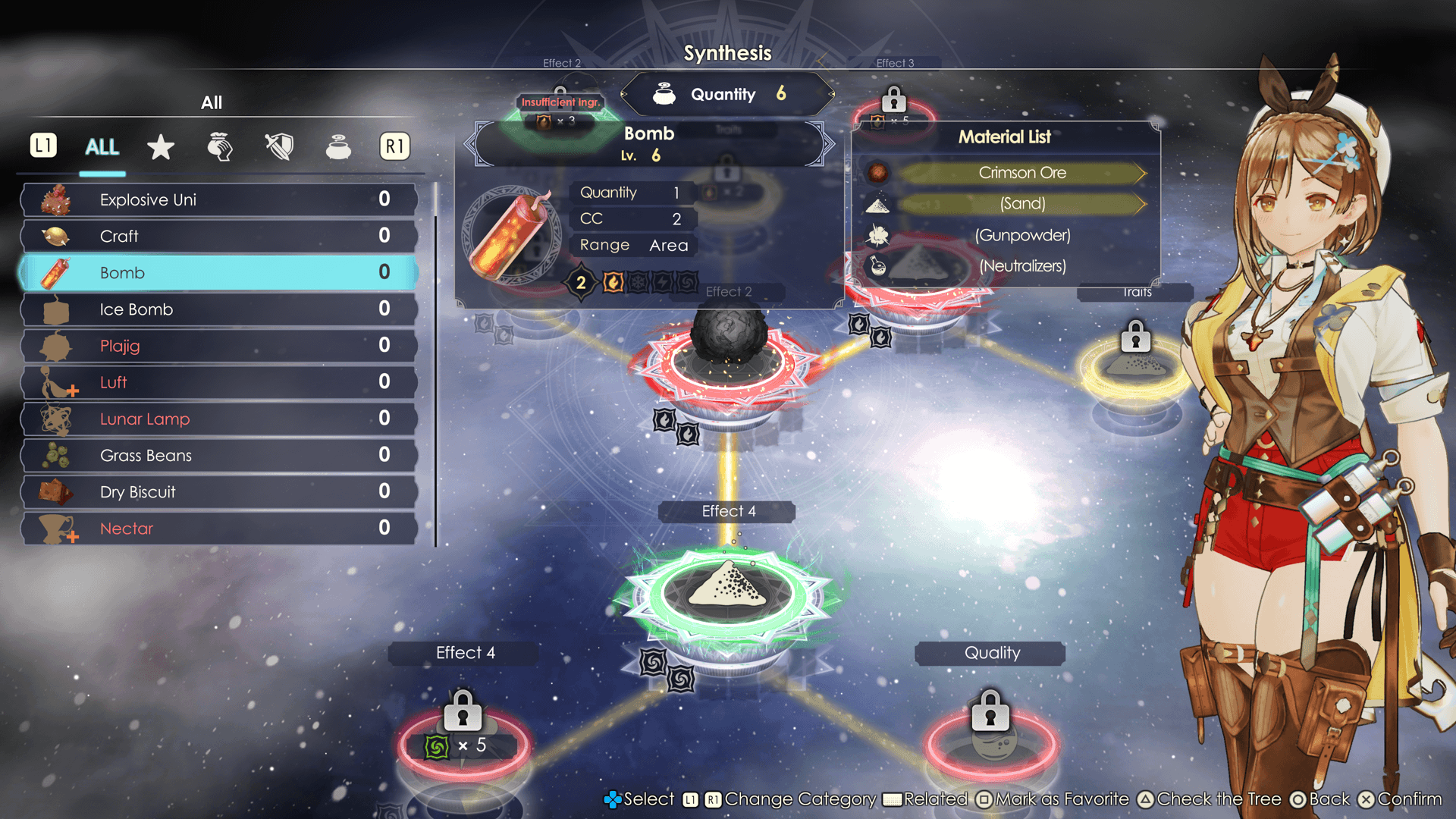
Task: Select Crimson Ore in the Material List
Action: (1021, 173)
